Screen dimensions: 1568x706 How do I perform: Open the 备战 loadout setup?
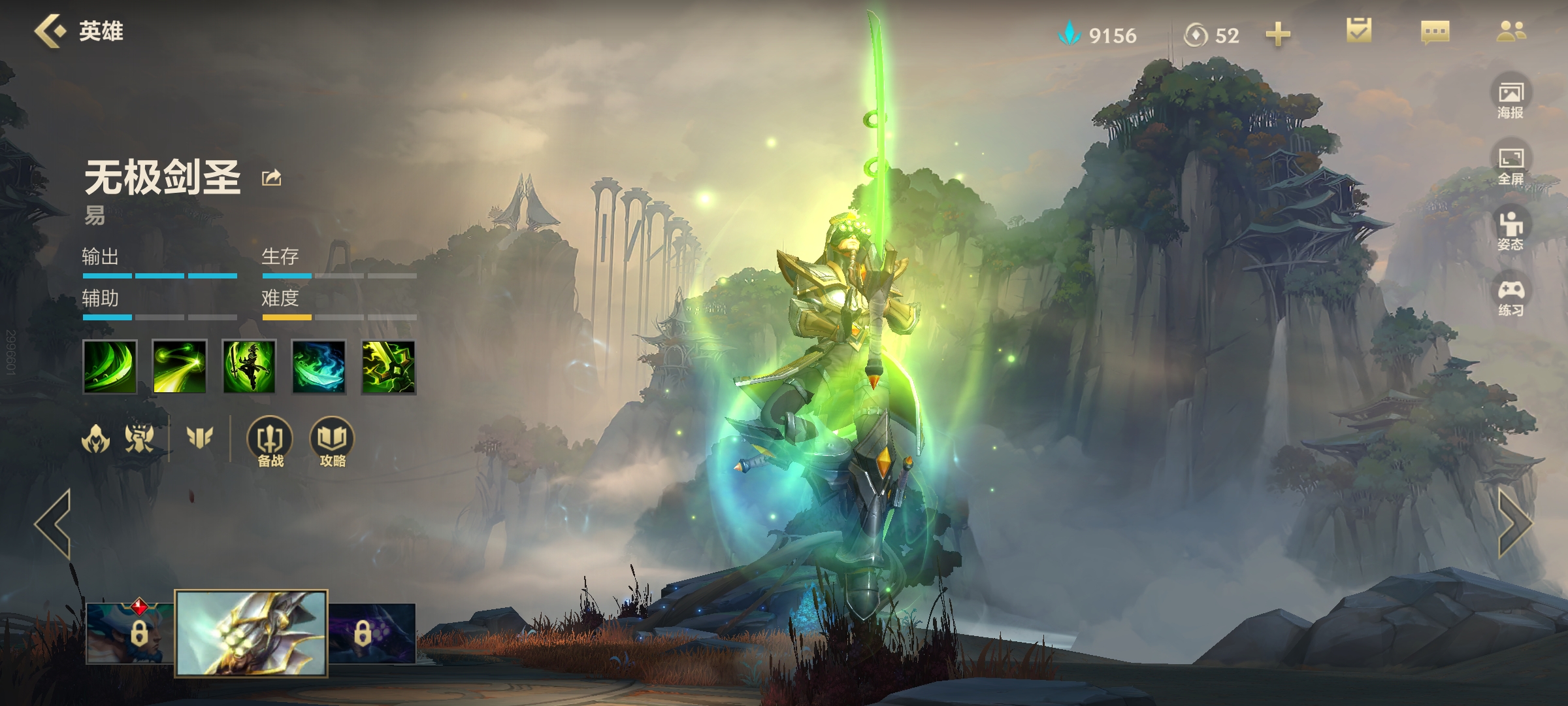click(270, 443)
